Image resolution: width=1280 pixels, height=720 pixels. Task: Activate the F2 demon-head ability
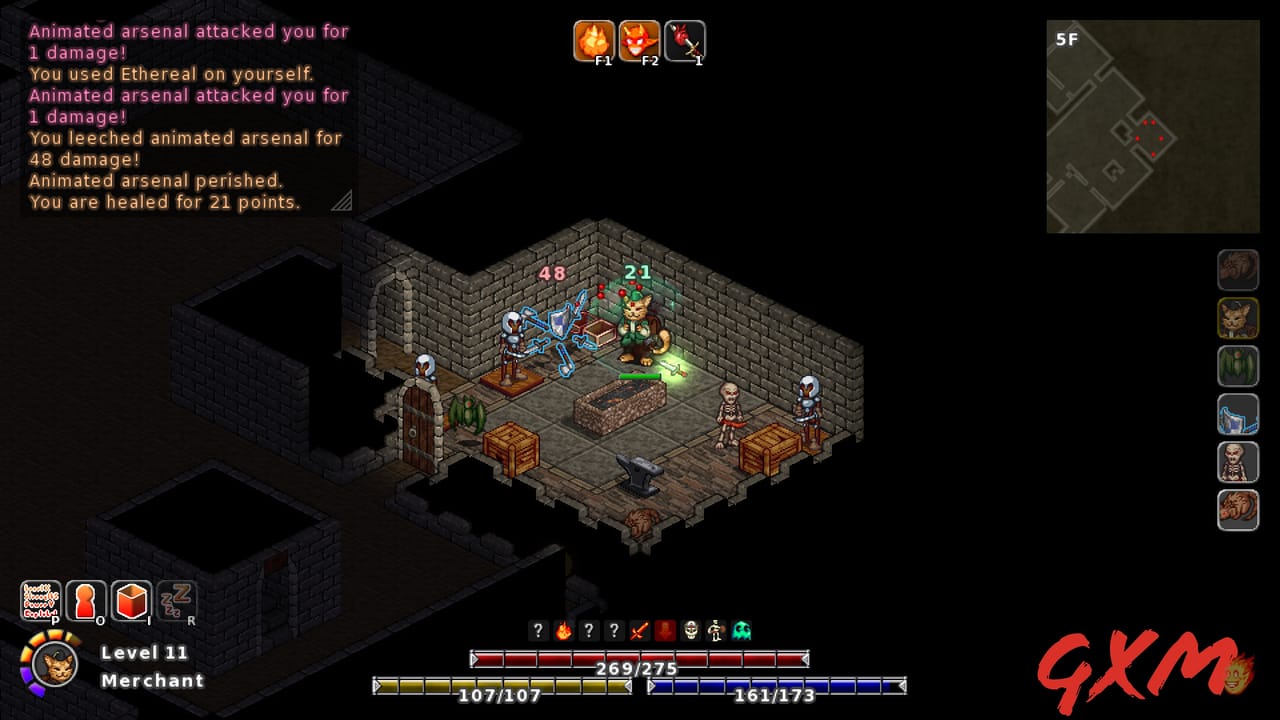coord(640,41)
